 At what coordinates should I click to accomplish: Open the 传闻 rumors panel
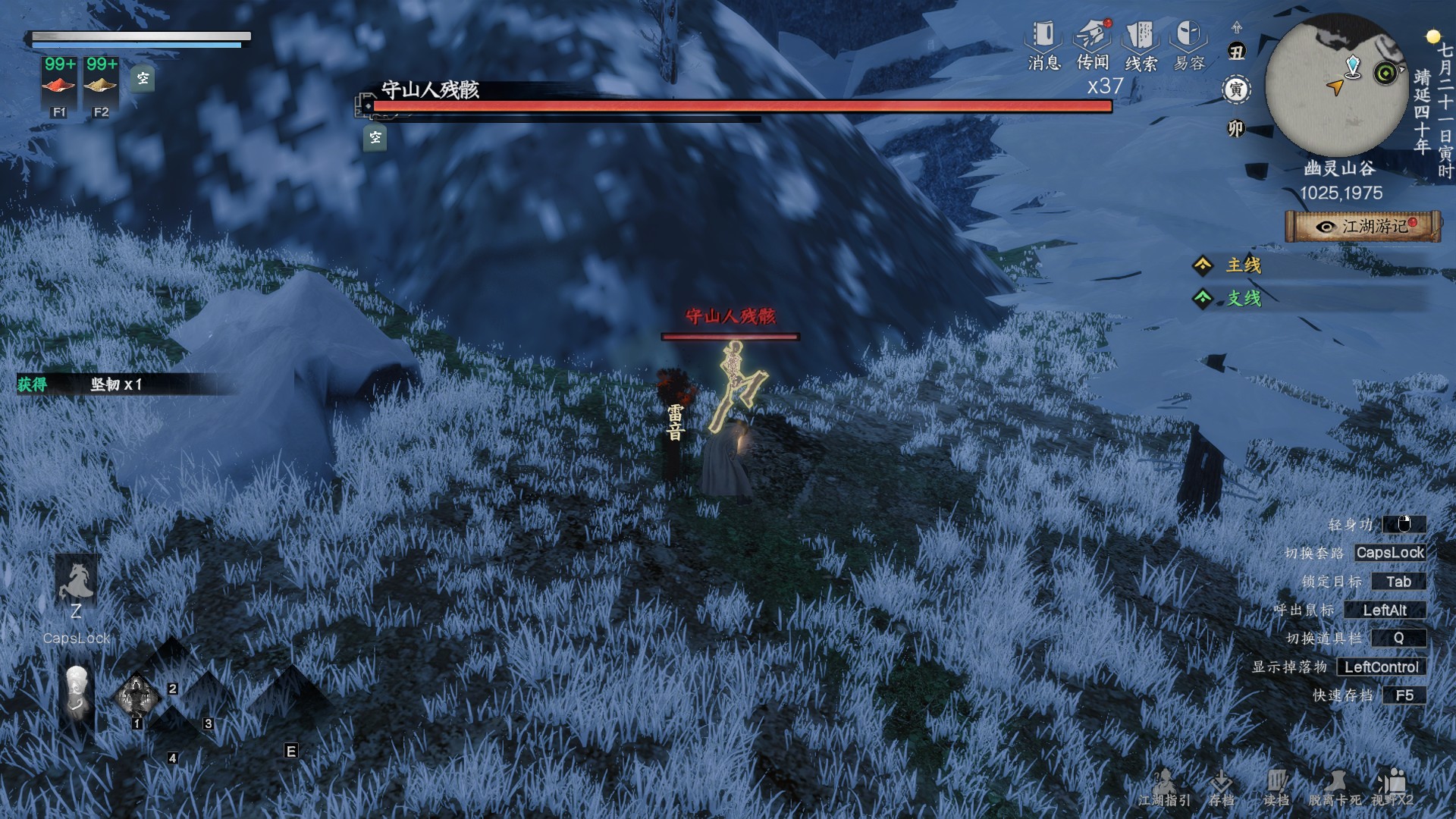(1093, 45)
